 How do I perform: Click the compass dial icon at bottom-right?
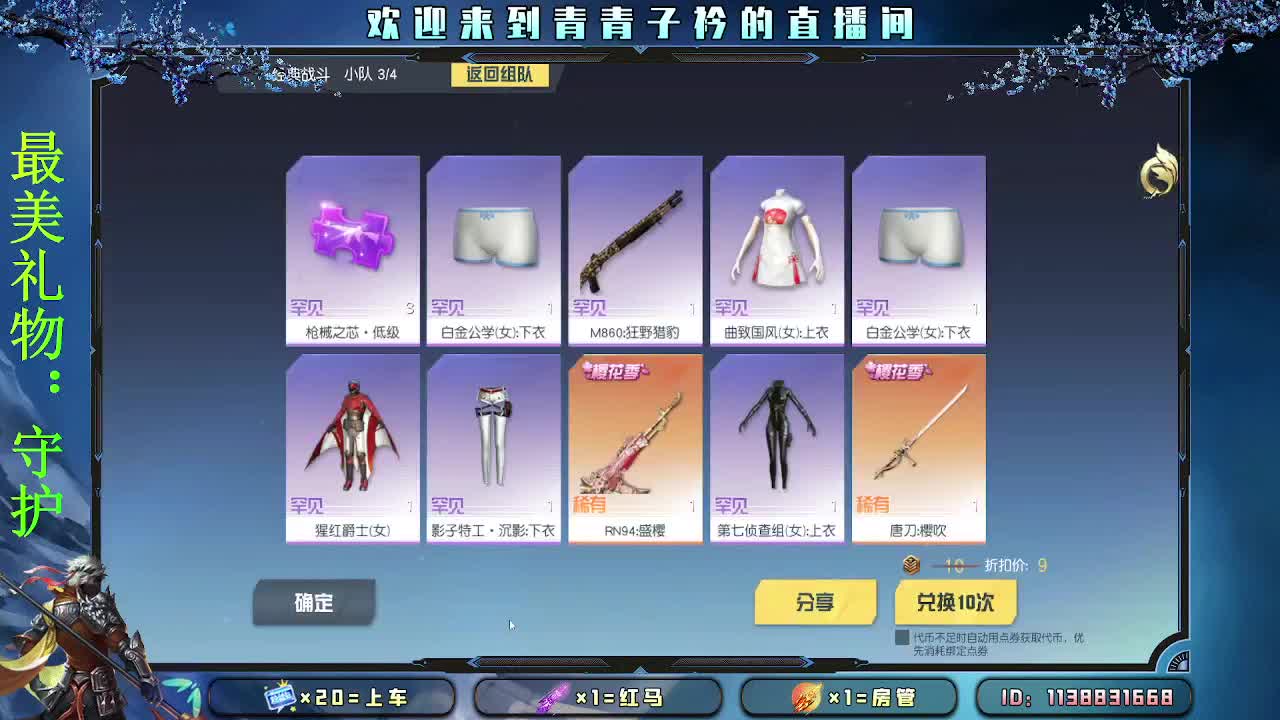pyautogui.click(x=1177, y=660)
